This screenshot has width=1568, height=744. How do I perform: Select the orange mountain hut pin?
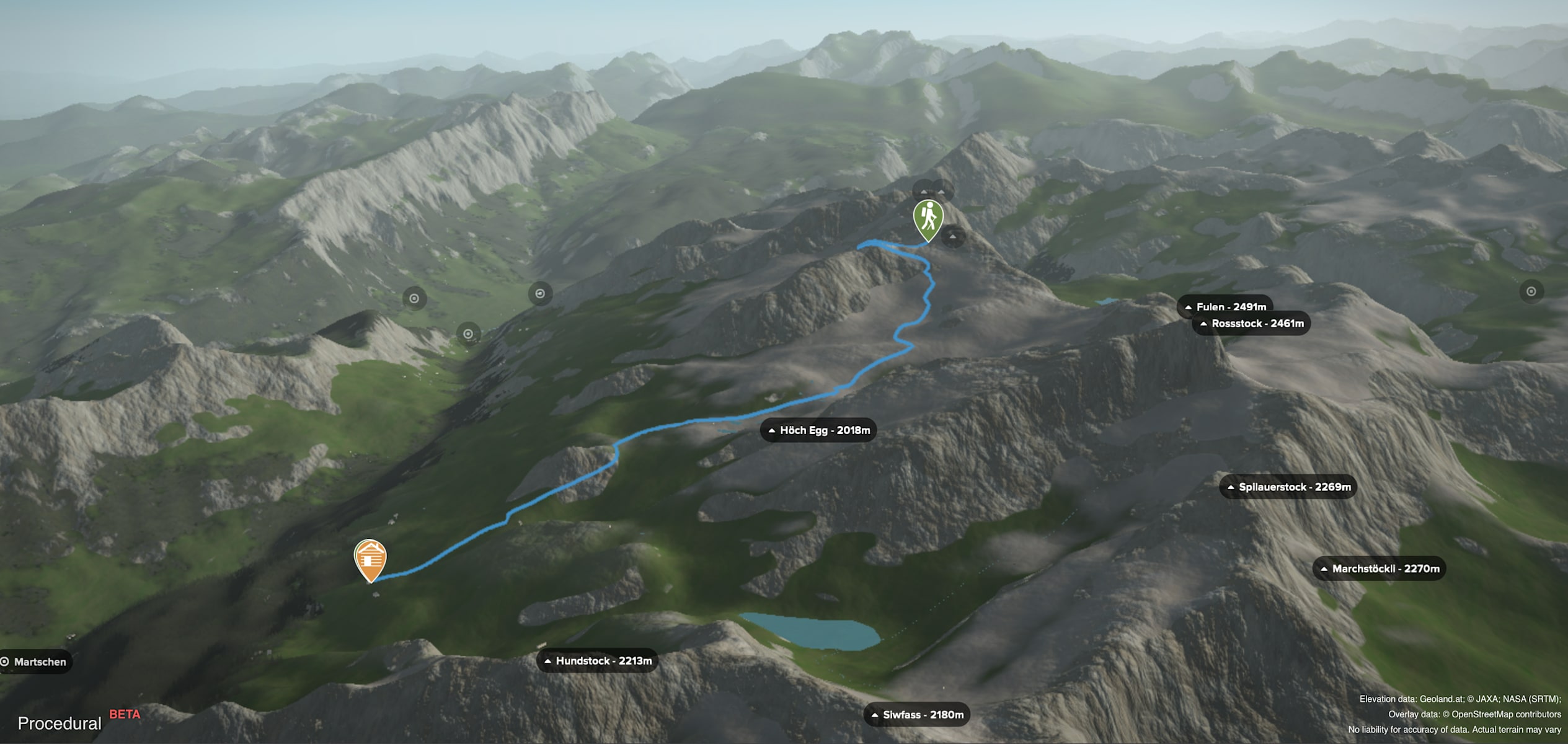(x=370, y=557)
